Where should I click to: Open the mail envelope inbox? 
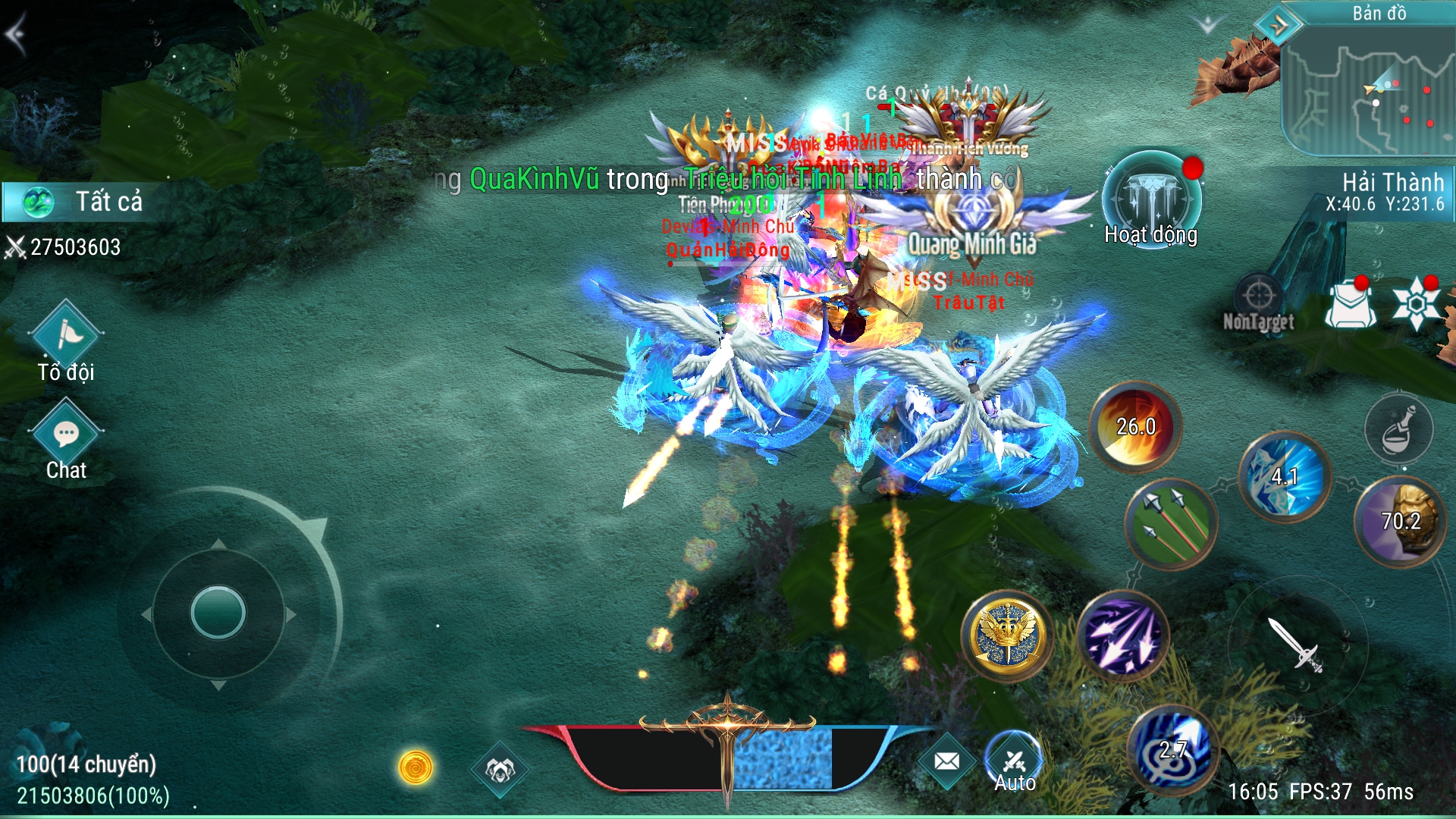point(946,761)
